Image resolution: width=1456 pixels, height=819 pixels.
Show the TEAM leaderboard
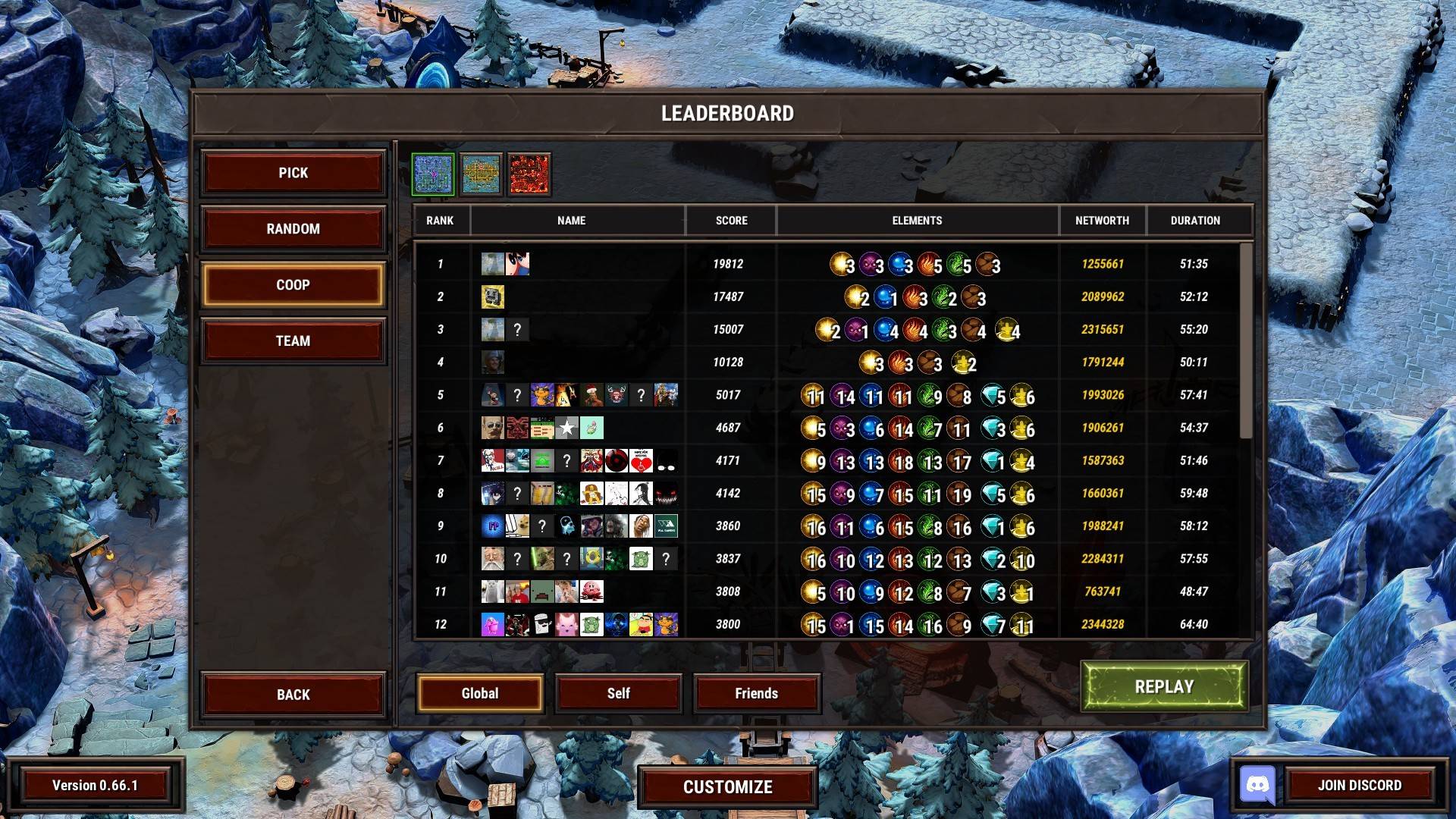point(293,341)
